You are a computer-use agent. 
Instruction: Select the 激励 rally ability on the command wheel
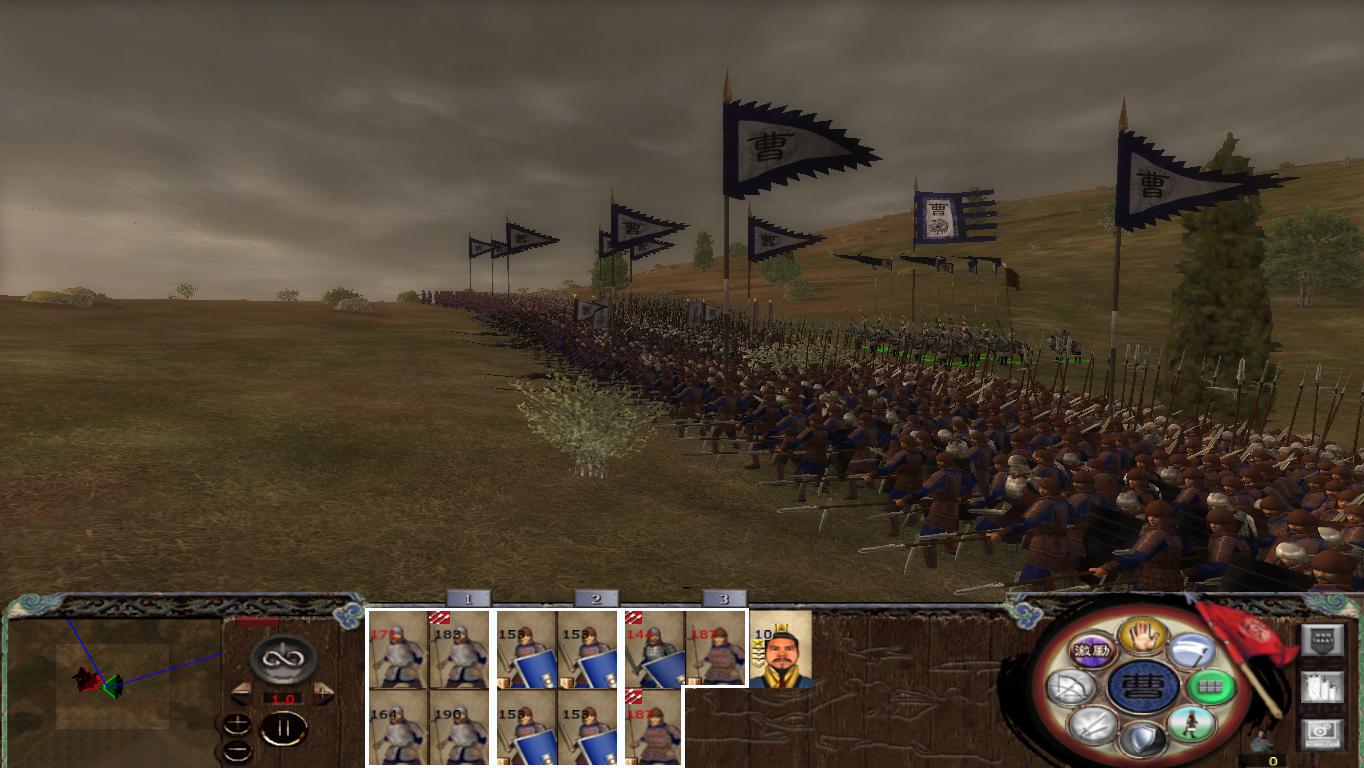1090,650
